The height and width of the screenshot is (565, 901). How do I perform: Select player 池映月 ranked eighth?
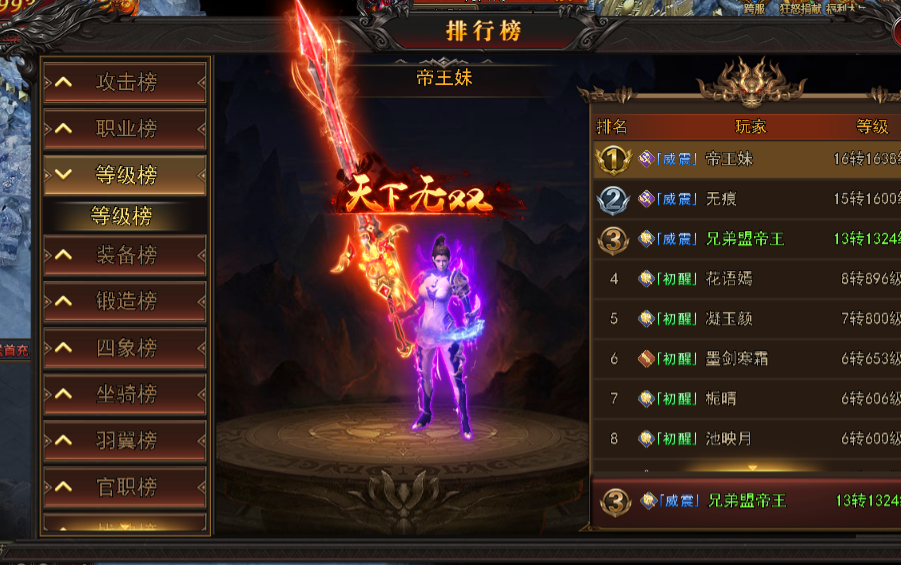pyautogui.click(x=745, y=439)
